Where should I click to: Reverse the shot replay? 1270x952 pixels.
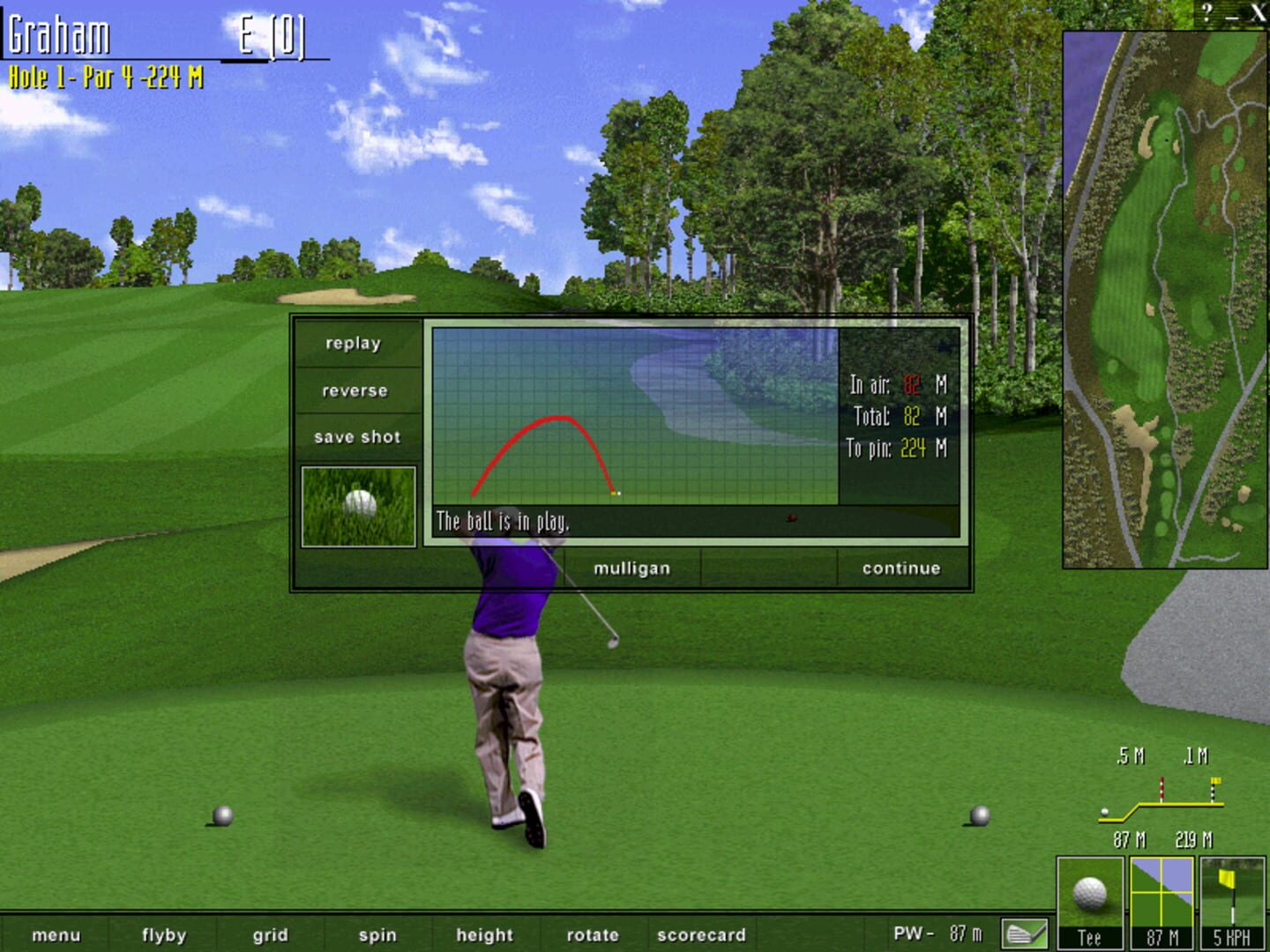[355, 390]
